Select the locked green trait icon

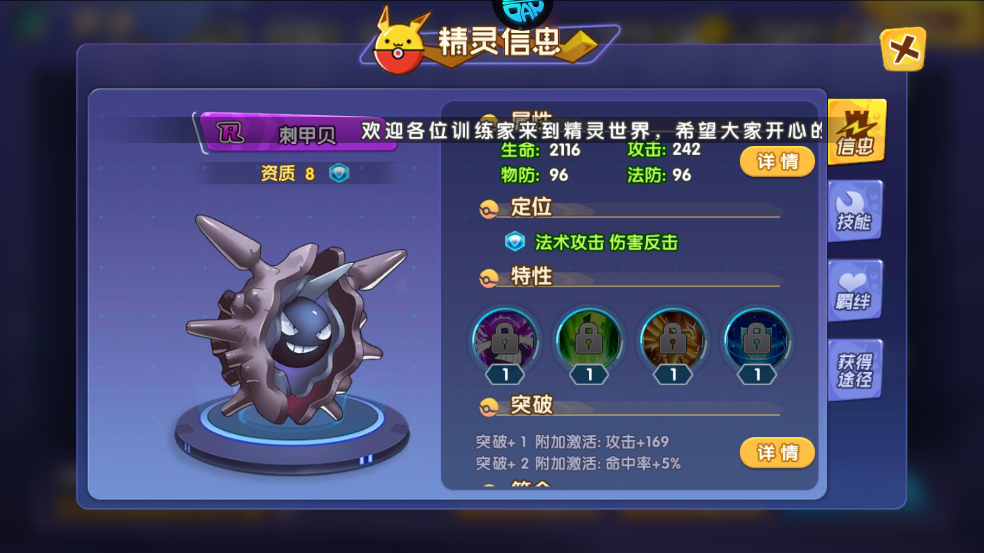[589, 338]
